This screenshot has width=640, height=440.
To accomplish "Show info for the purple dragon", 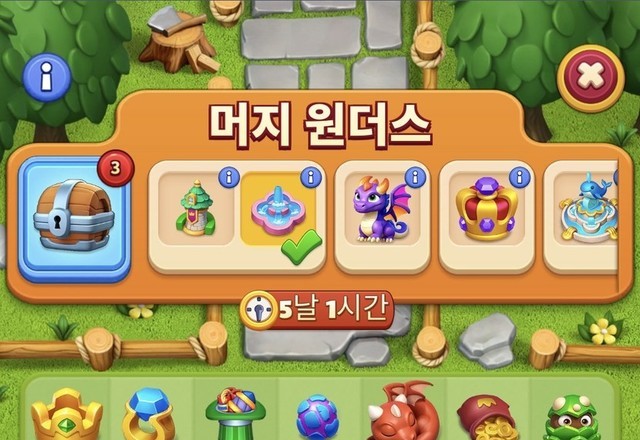I will coord(414,177).
